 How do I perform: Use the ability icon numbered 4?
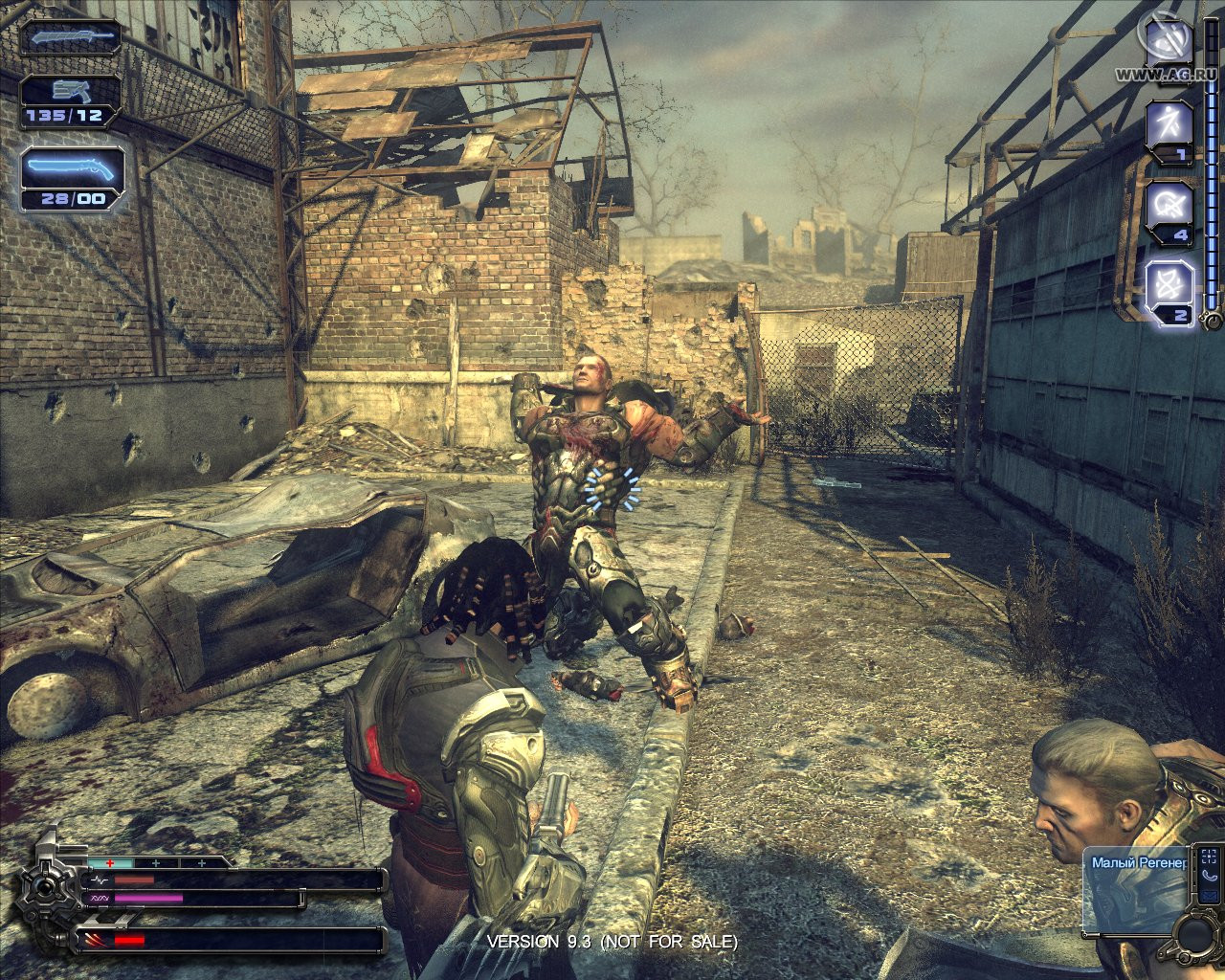(x=1170, y=206)
